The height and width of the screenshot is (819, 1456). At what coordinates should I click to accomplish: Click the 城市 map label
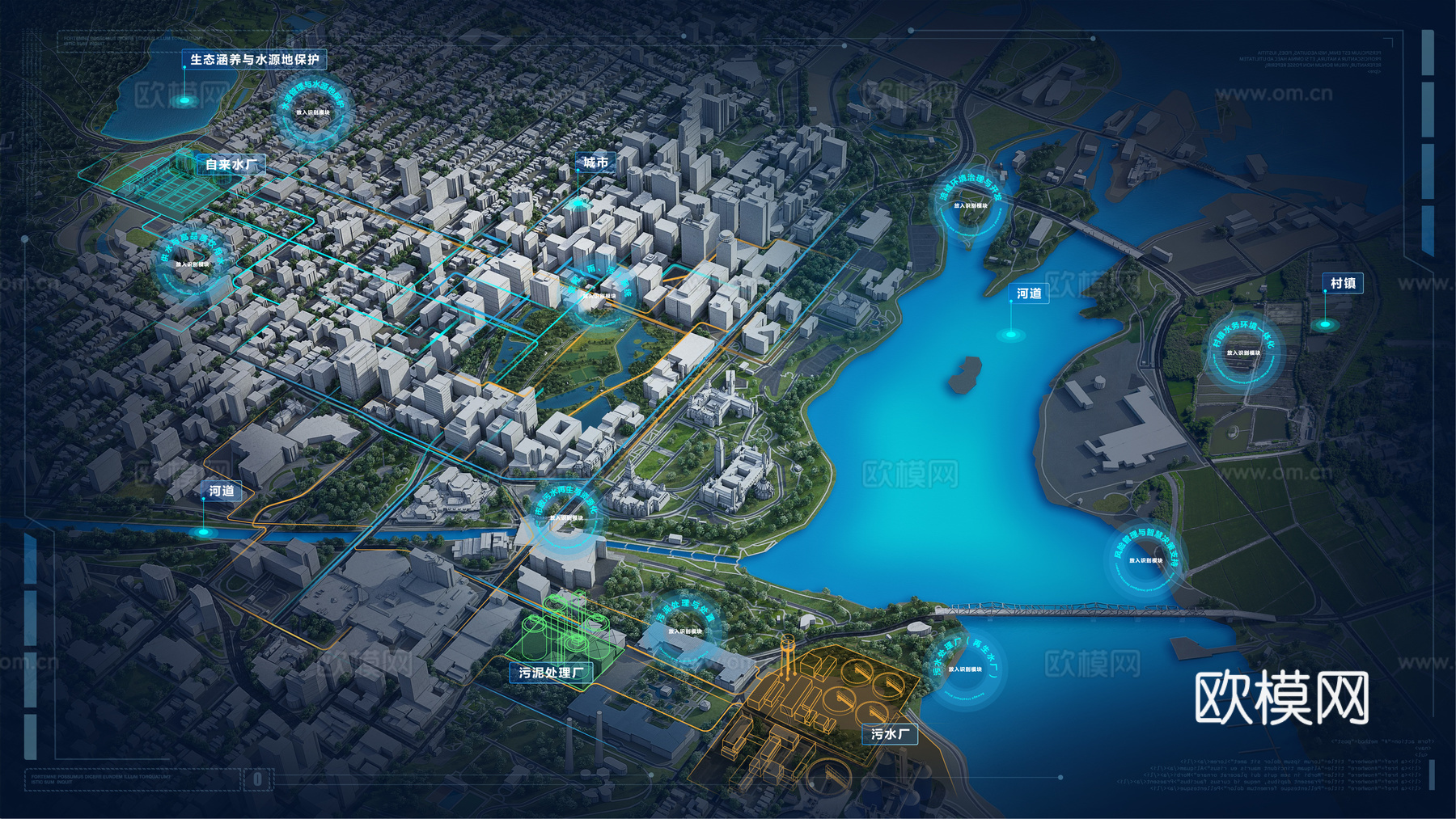(x=595, y=163)
